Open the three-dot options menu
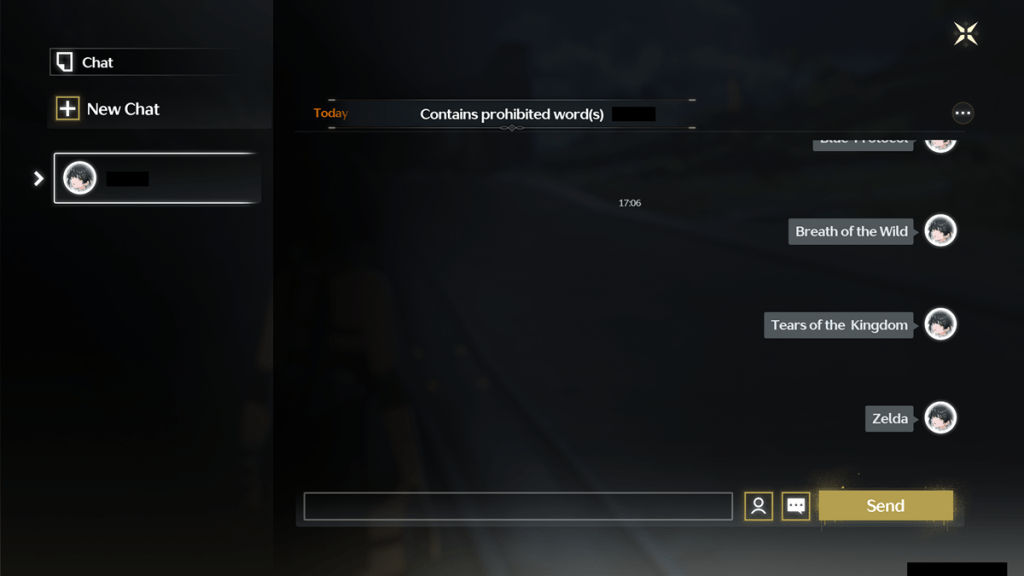1024x576 pixels. [x=962, y=114]
